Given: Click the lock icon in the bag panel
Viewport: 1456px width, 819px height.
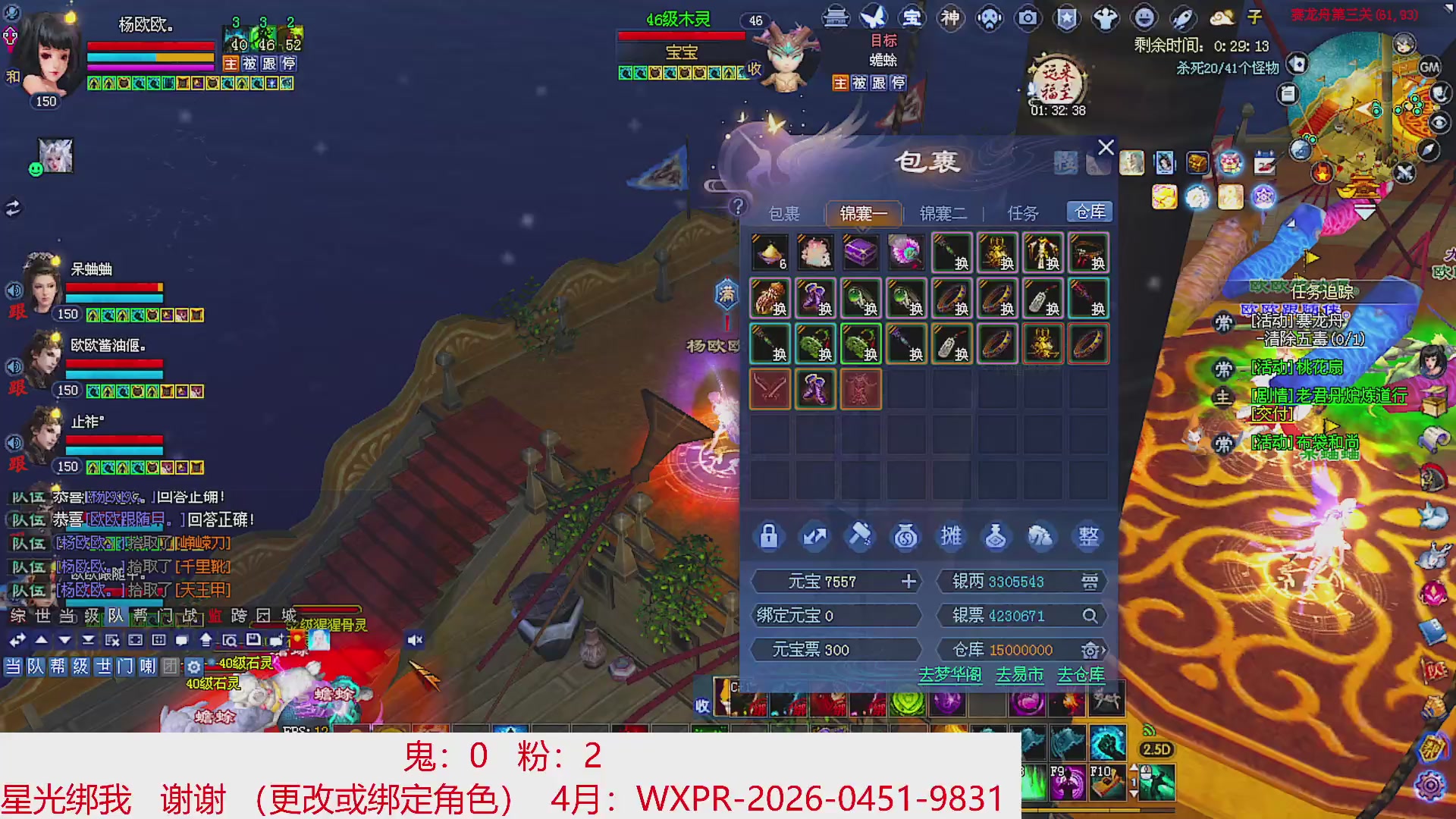Looking at the screenshot, I should 768,537.
